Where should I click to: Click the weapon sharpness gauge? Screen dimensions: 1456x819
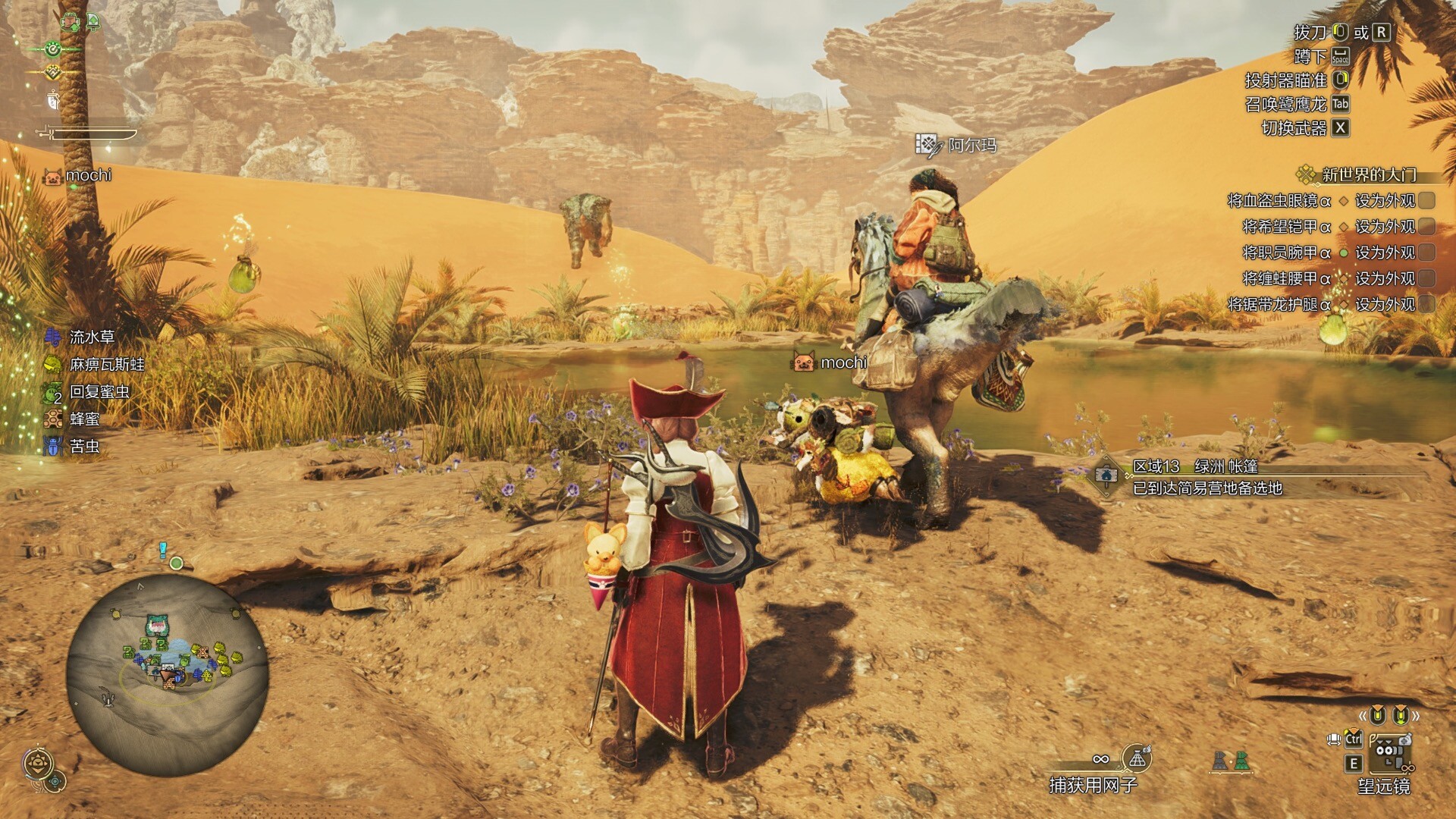pyautogui.click(x=89, y=135)
